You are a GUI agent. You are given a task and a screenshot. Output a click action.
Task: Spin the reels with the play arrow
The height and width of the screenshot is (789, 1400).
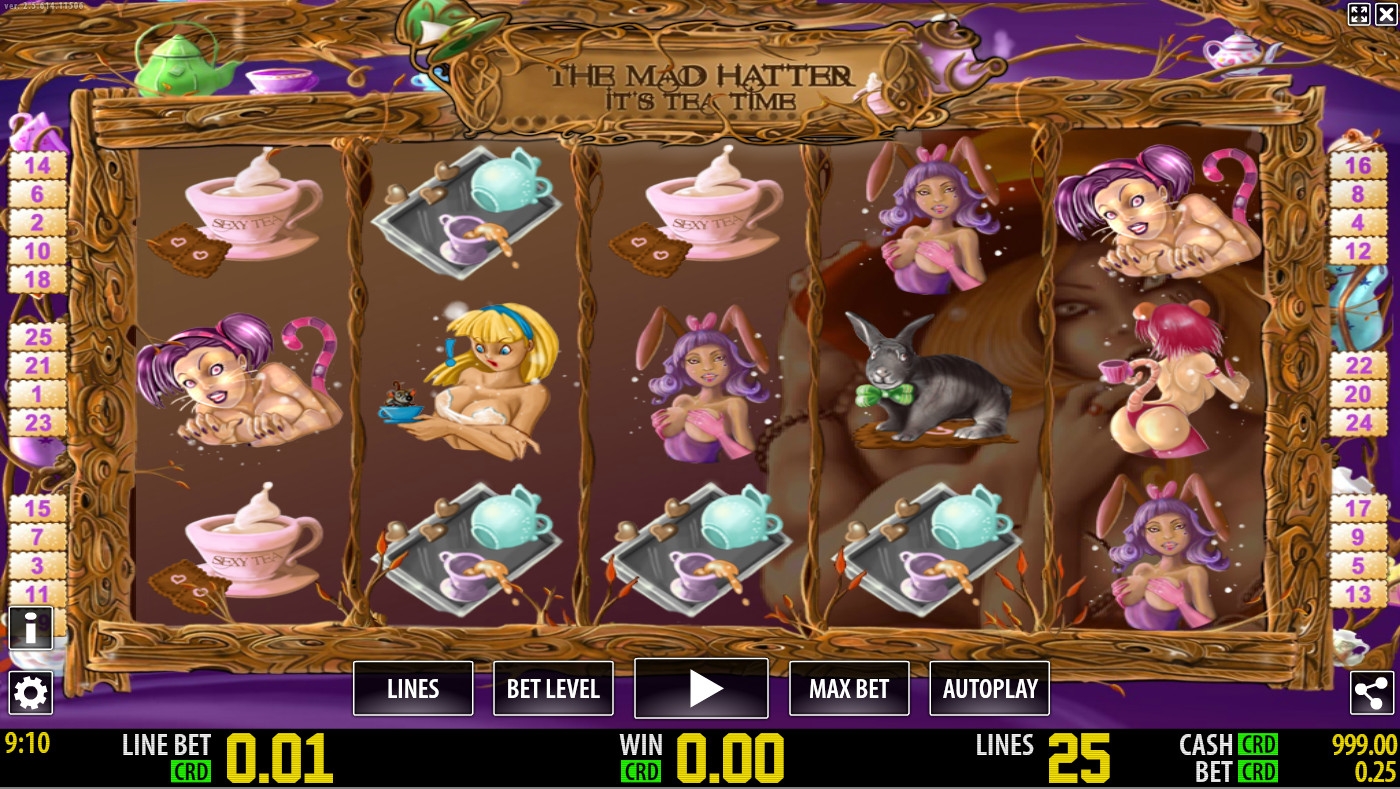click(701, 688)
